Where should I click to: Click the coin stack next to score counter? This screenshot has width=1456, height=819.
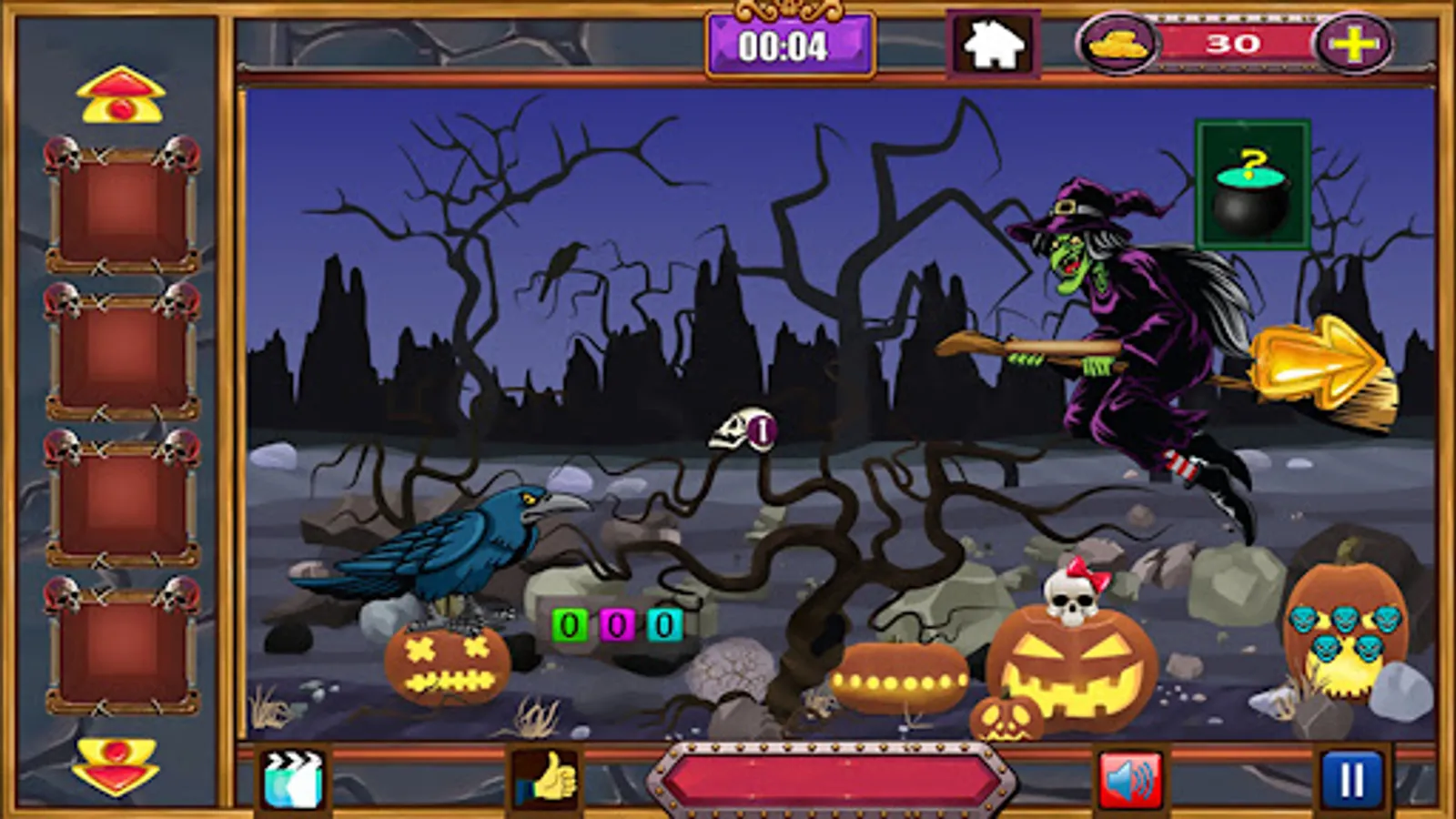[1123, 43]
